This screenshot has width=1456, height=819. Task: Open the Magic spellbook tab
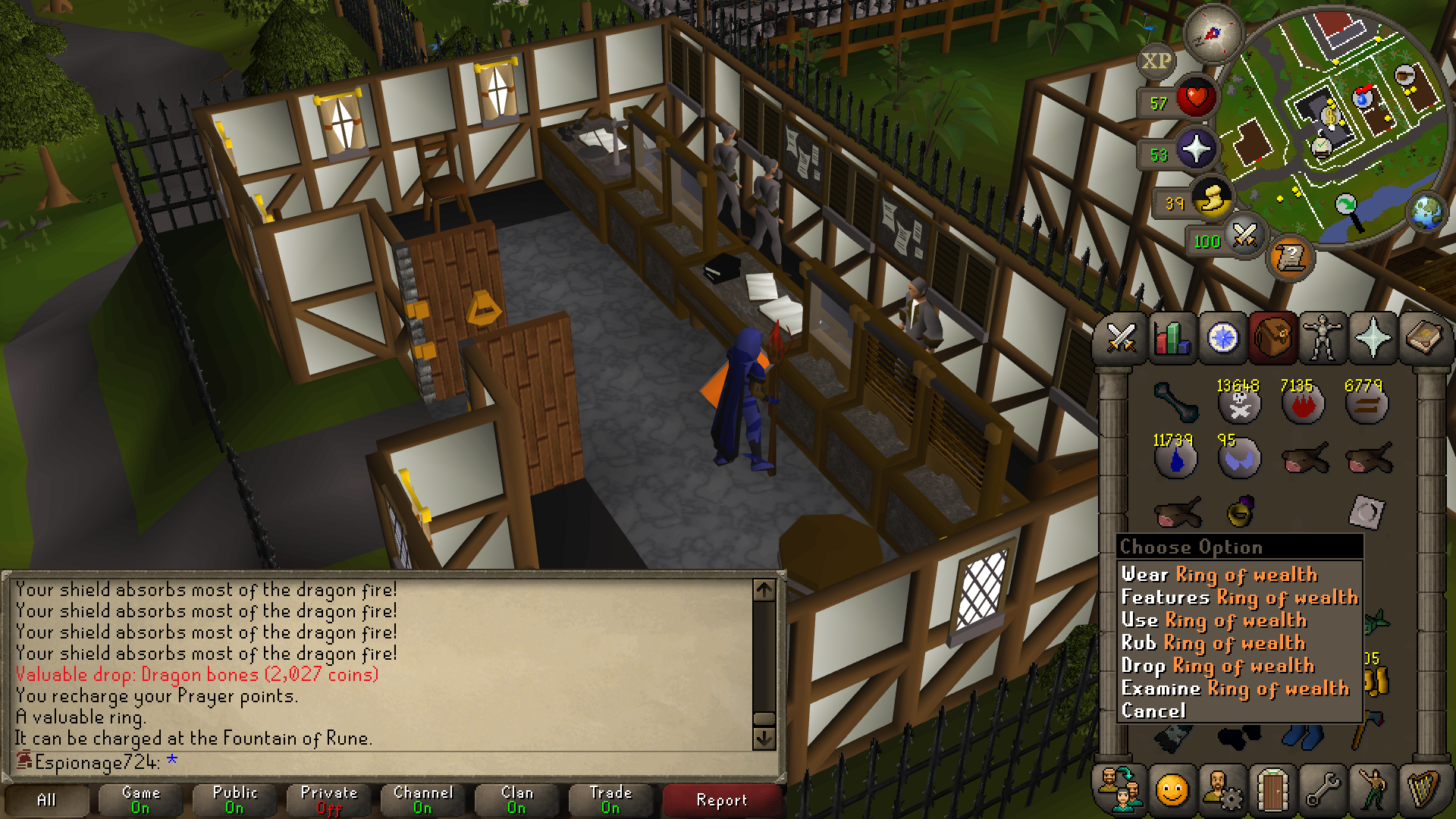coord(1423,337)
